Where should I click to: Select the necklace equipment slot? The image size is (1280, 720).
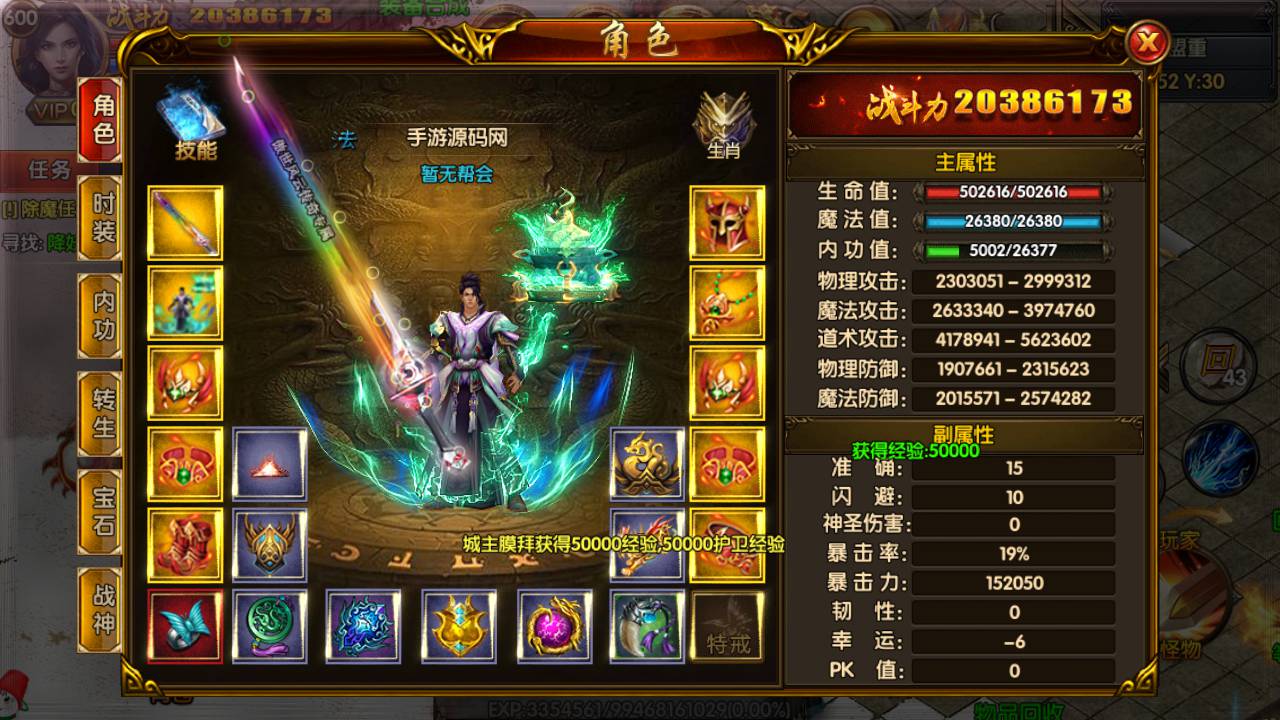click(727, 303)
